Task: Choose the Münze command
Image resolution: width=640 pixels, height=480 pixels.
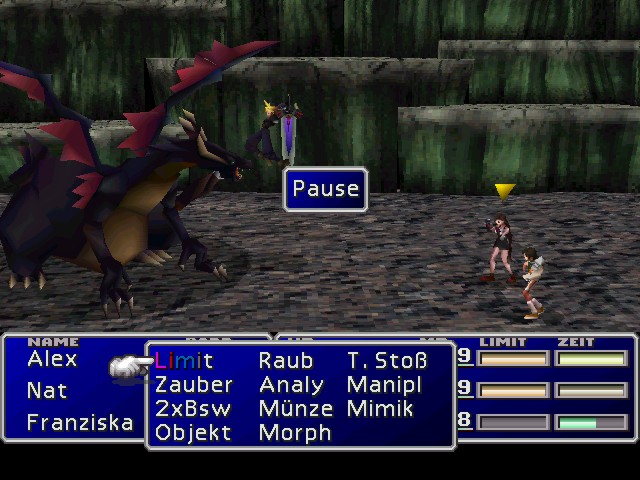Action: coord(295,409)
